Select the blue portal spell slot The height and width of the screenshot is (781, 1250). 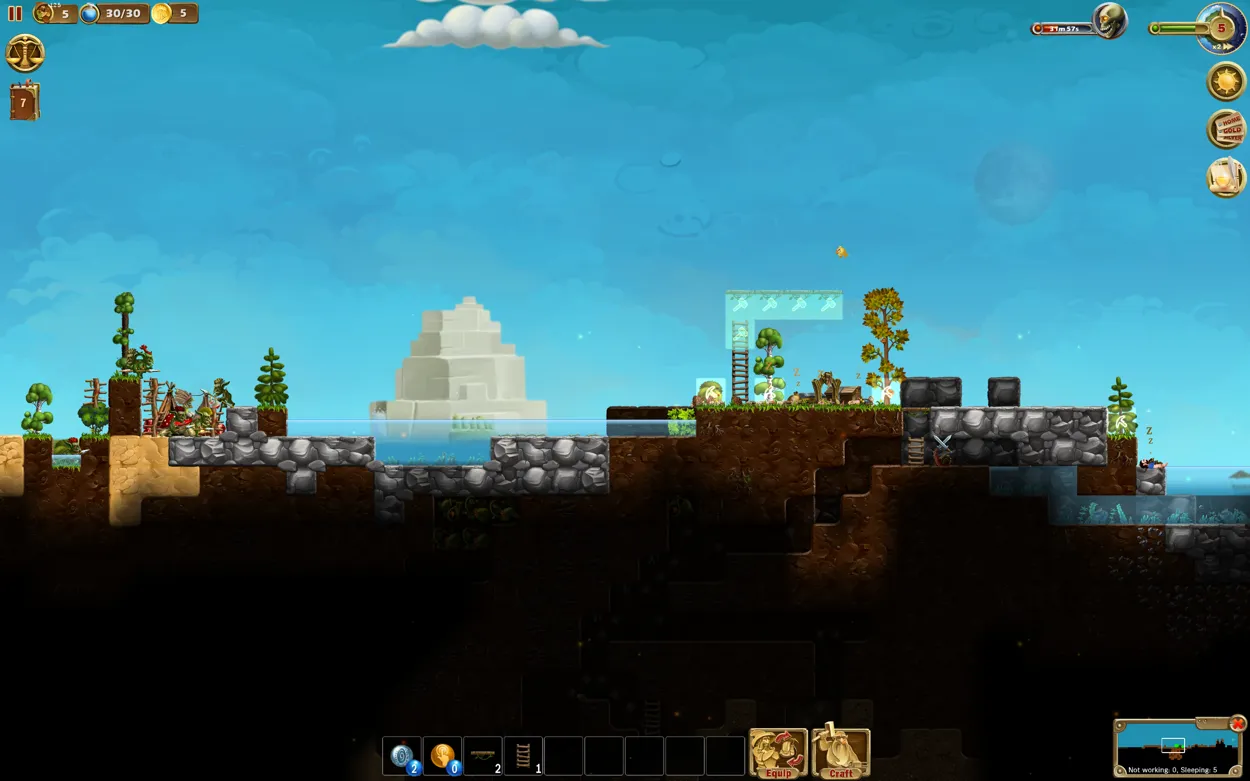402,756
